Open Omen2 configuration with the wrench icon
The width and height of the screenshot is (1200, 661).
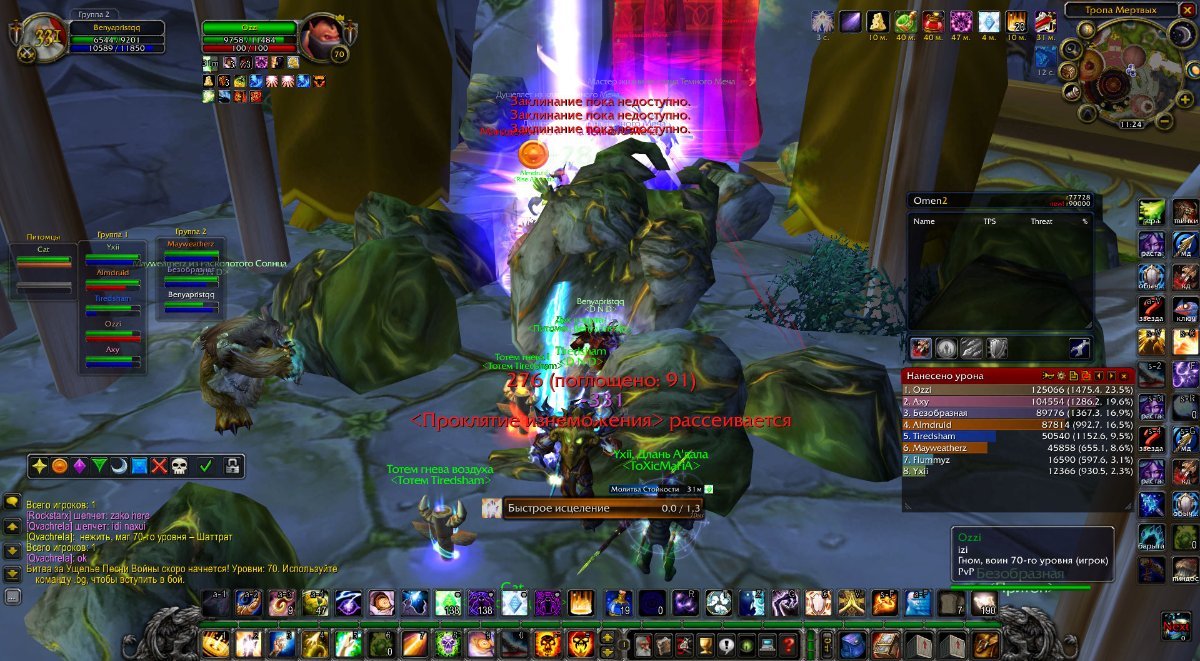click(x=1079, y=348)
